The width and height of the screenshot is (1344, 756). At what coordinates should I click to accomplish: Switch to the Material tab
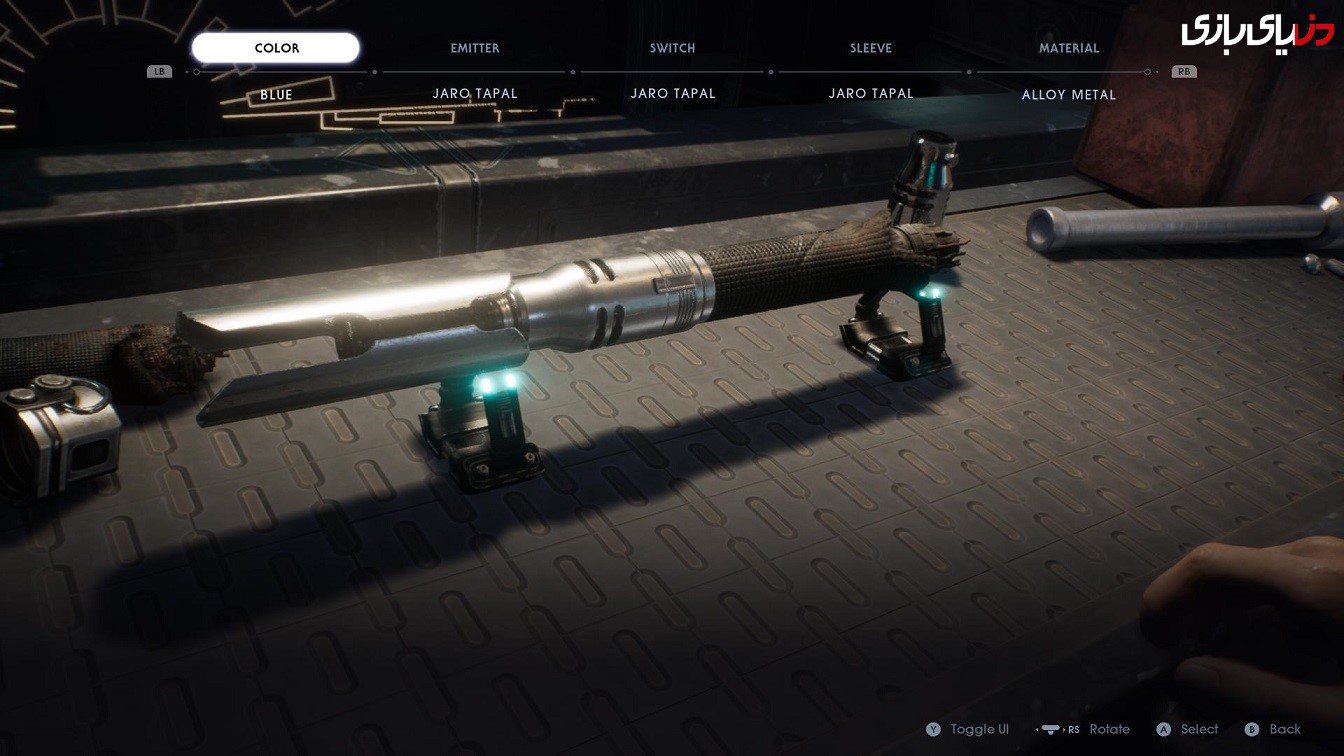pos(1068,48)
